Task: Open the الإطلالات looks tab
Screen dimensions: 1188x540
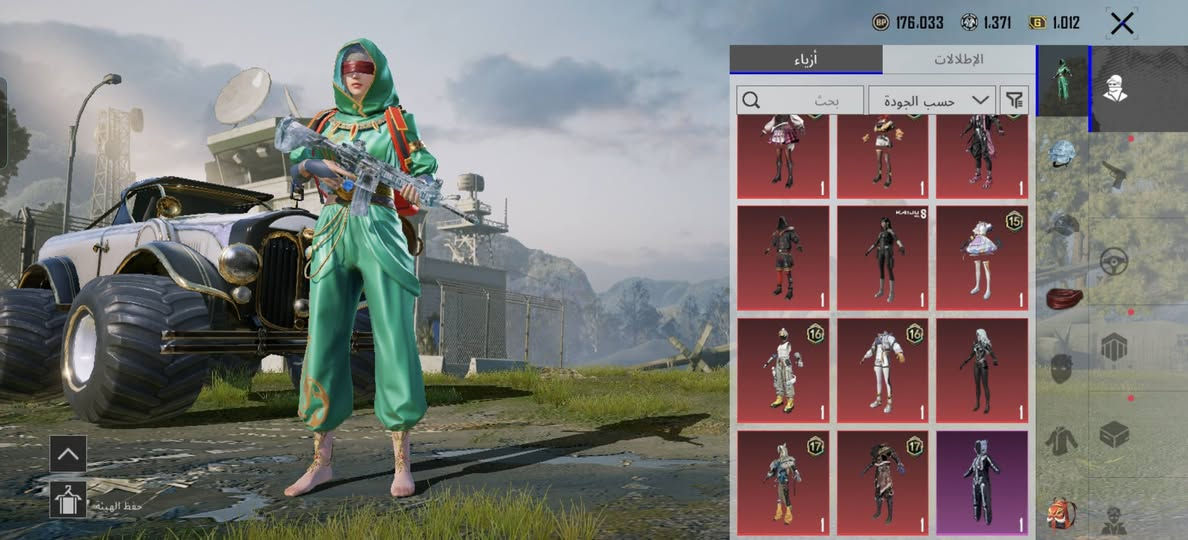Action: (x=958, y=59)
